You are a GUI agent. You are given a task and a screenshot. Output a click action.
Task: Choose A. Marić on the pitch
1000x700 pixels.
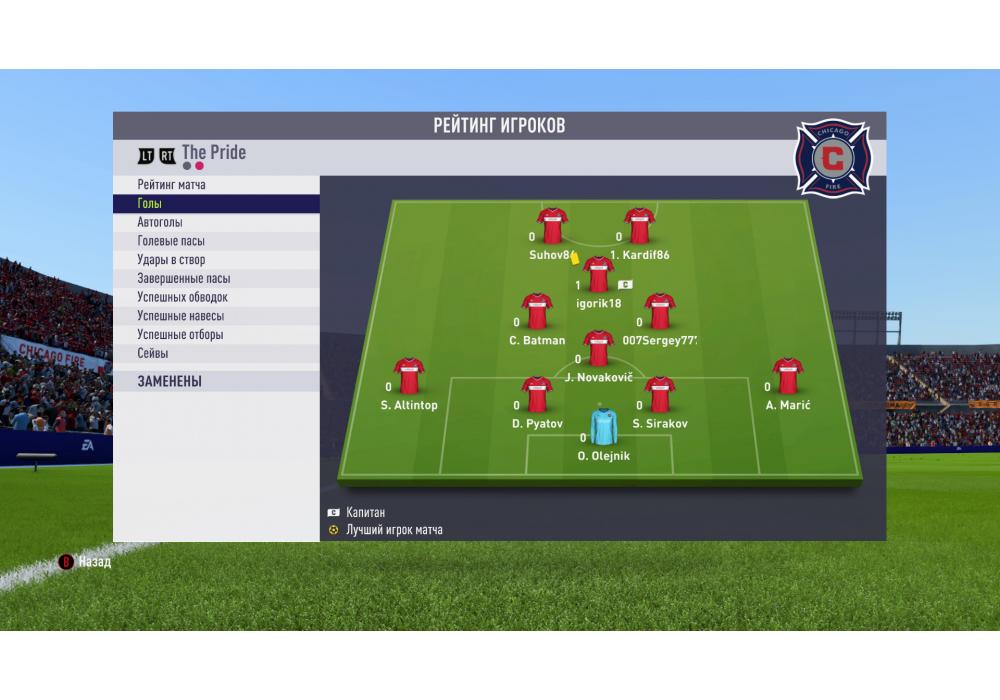click(x=788, y=376)
